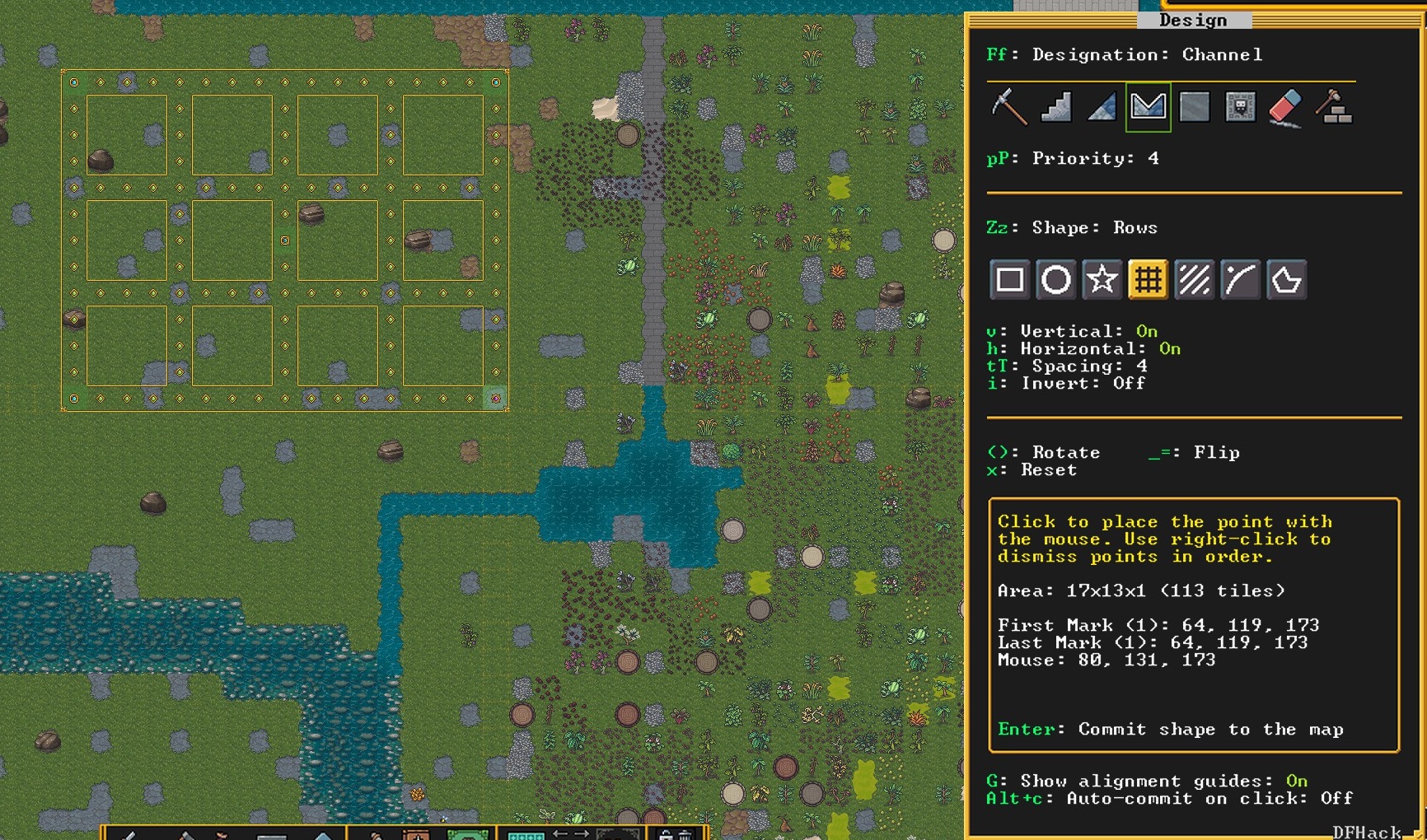This screenshot has height=840, width=1427.
Task: Select the freeform polygon shape button
Action: click(1287, 280)
